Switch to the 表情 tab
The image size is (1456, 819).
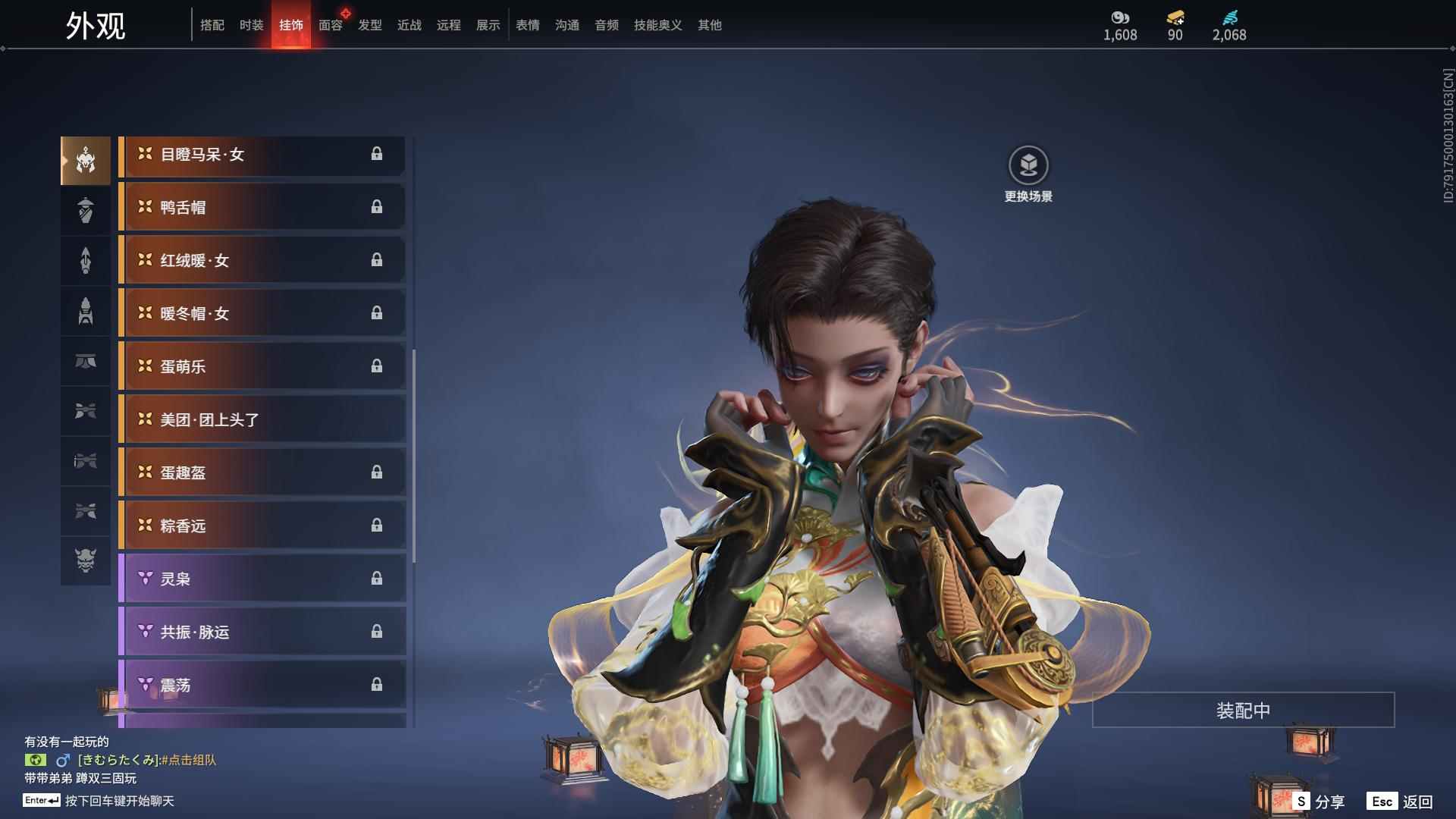tap(528, 25)
